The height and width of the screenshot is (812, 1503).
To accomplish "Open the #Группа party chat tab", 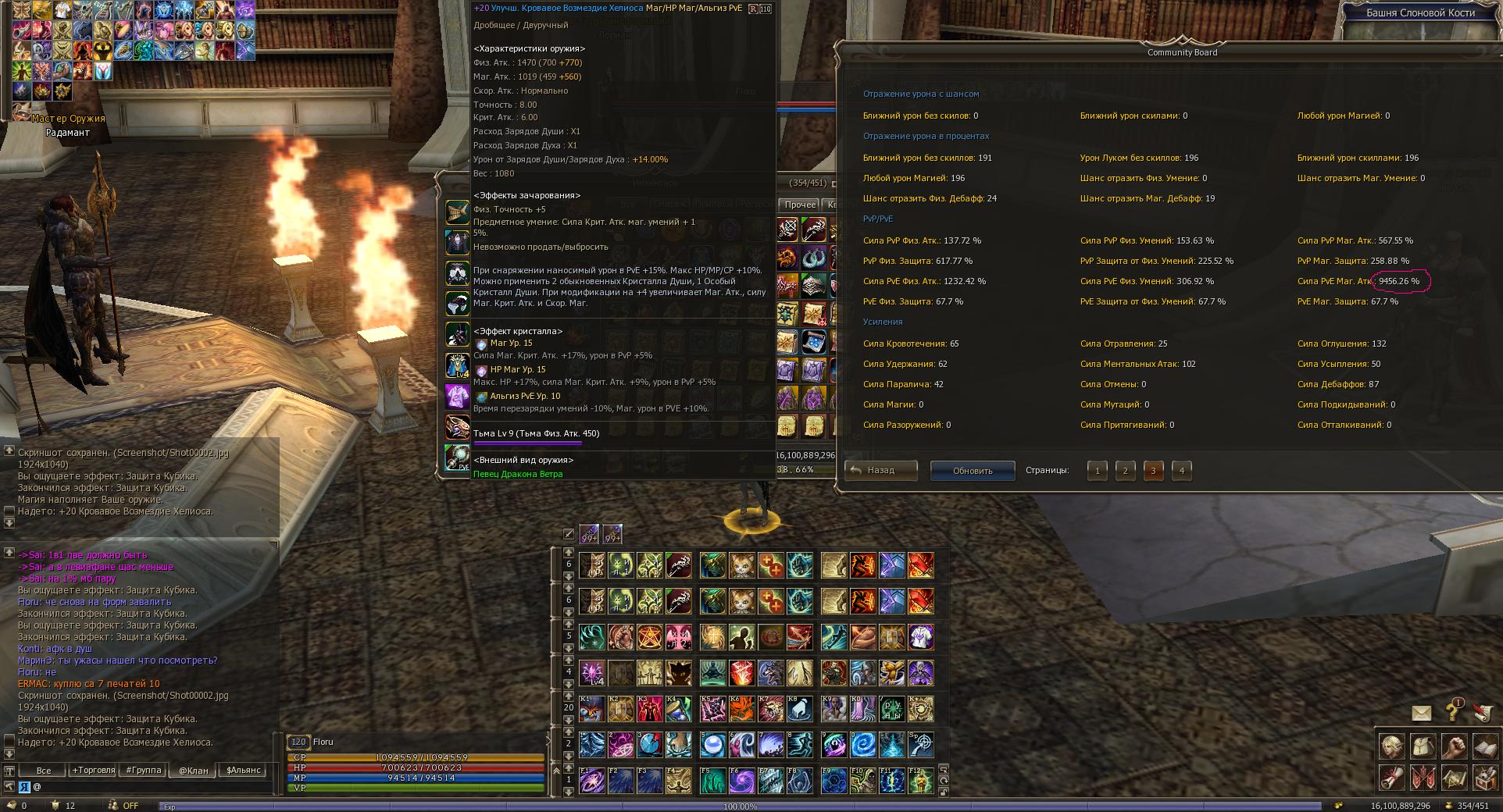I will [144, 770].
